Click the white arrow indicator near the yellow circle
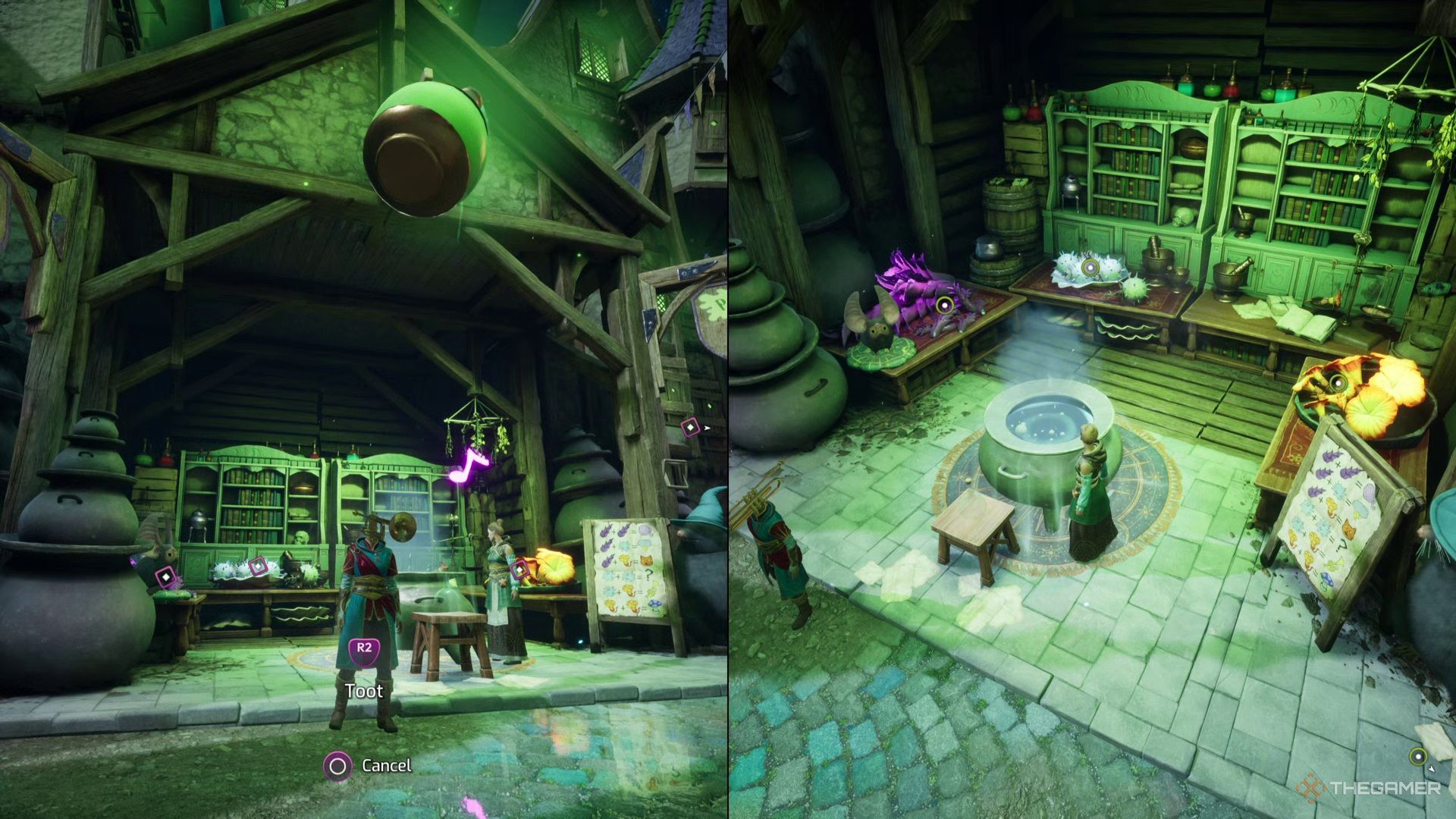 [x=1432, y=769]
